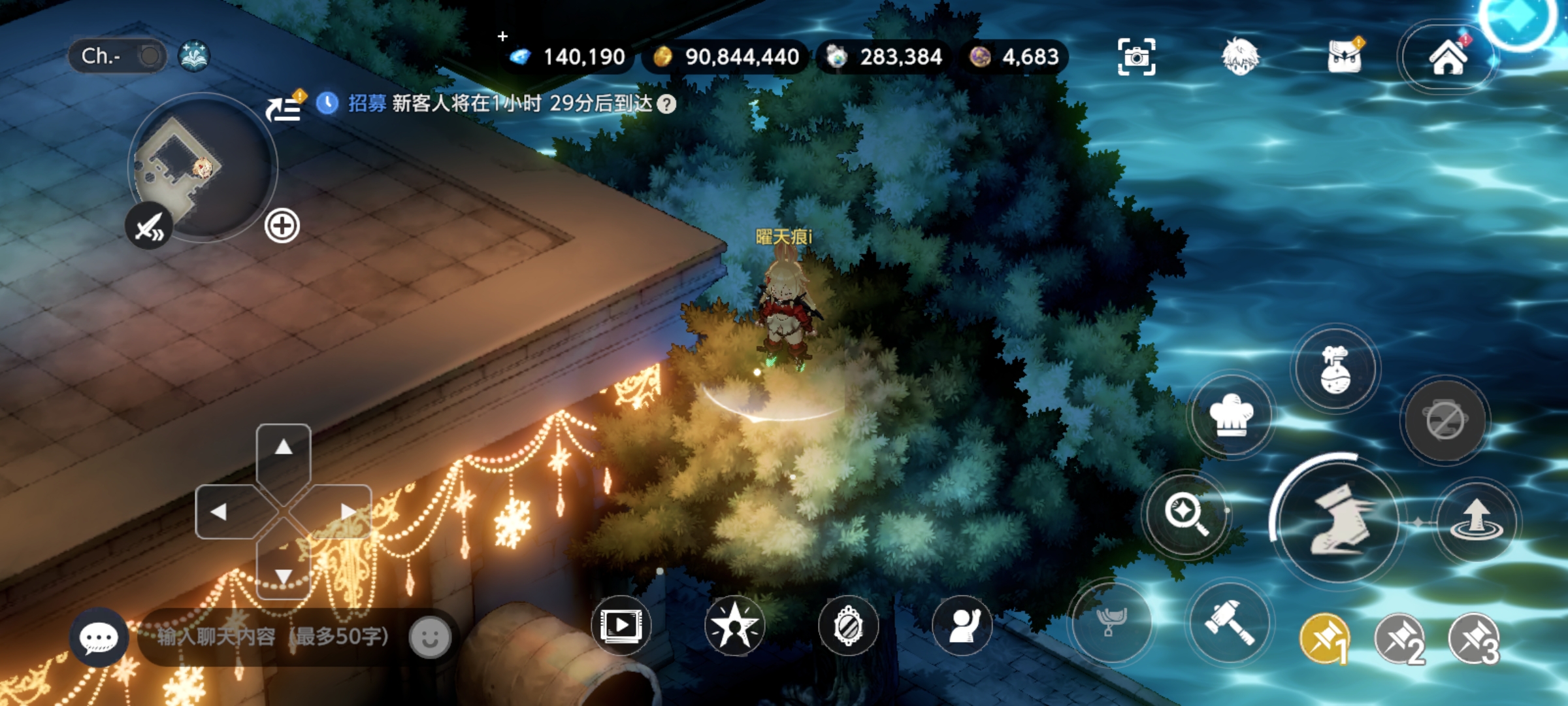Viewport: 1568px width, 706px height.
Task: Open the home menu house icon
Action: (x=1448, y=58)
